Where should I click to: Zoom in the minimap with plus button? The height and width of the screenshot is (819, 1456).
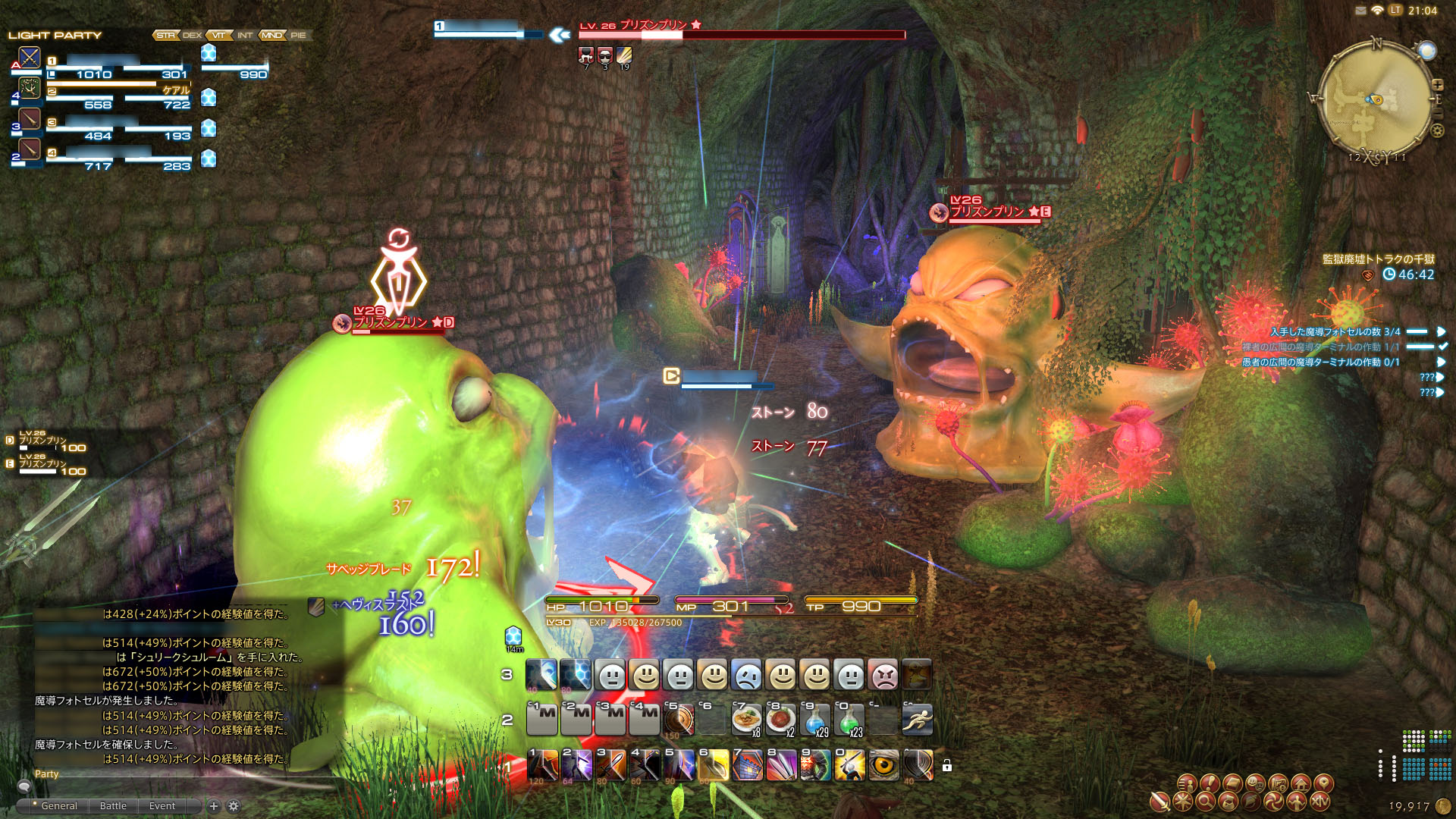(x=1437, y=85)
